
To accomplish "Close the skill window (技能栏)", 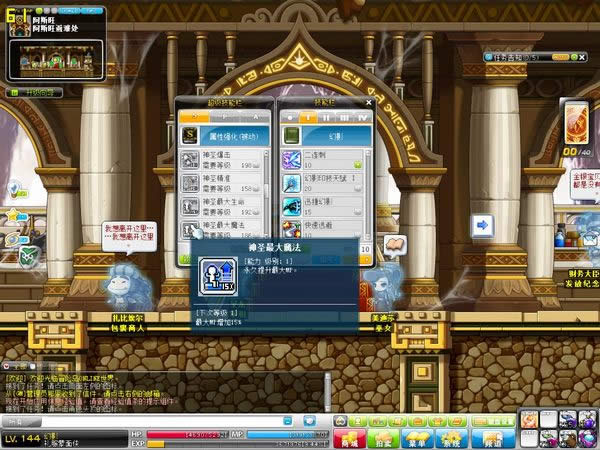I will tap(369, 104).
